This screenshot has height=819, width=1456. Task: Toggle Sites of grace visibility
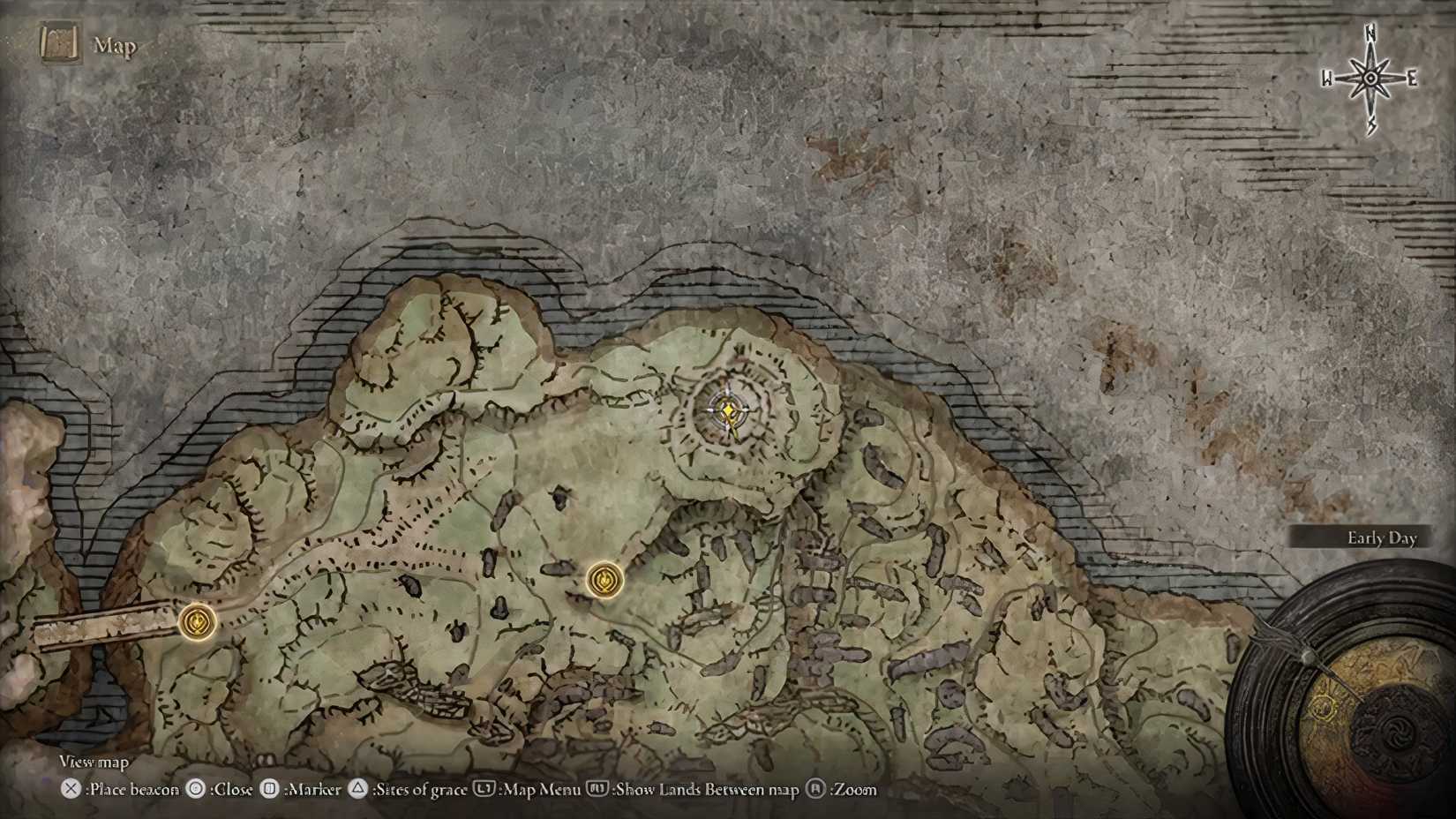click(419, 790)
